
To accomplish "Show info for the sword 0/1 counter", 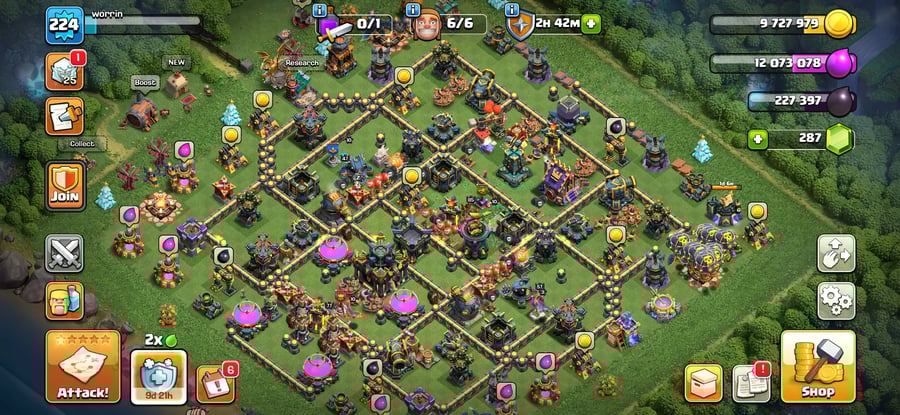I will (x=320, y=10).
